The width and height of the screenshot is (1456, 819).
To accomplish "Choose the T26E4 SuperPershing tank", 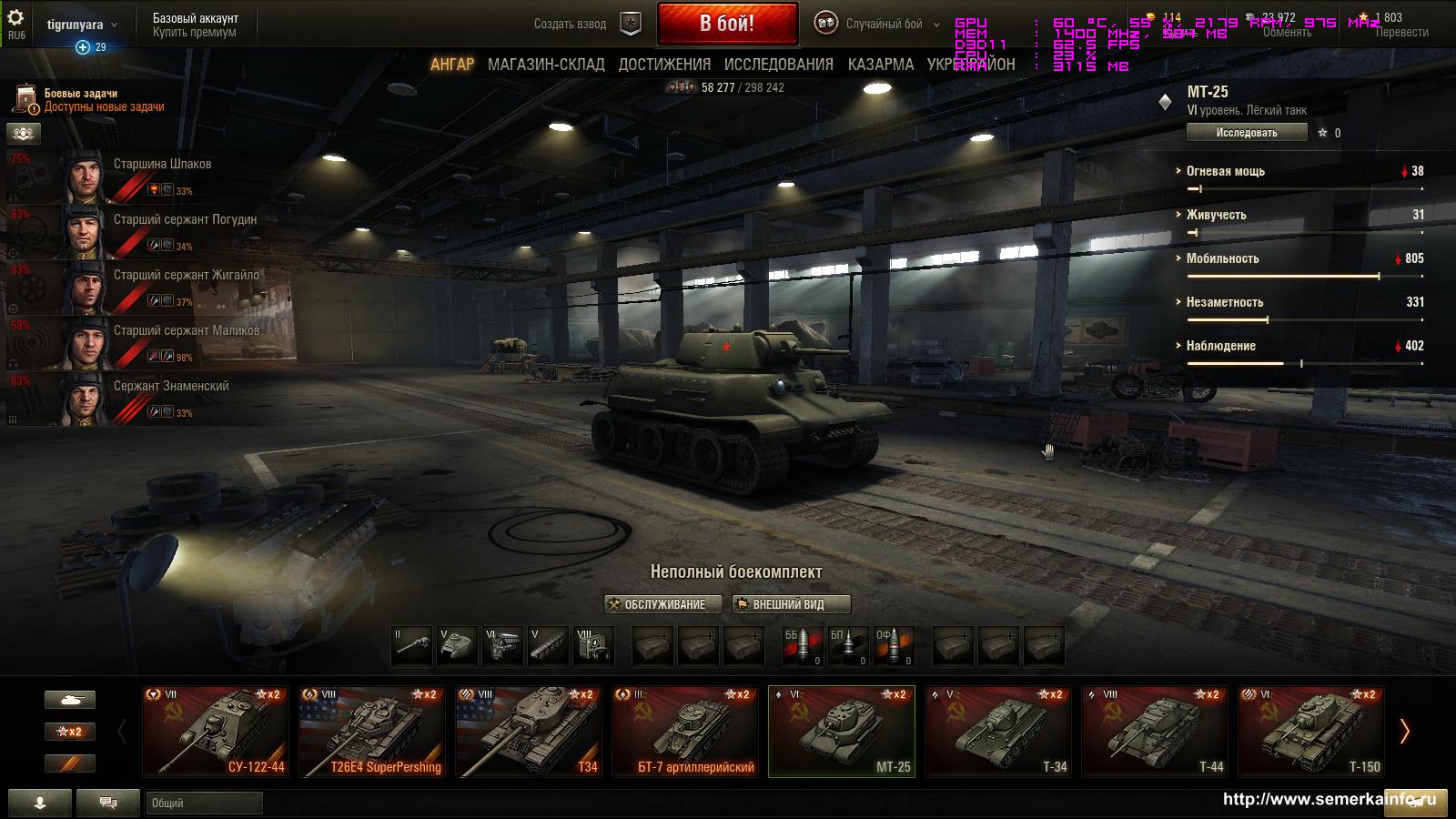I will 372,732.
